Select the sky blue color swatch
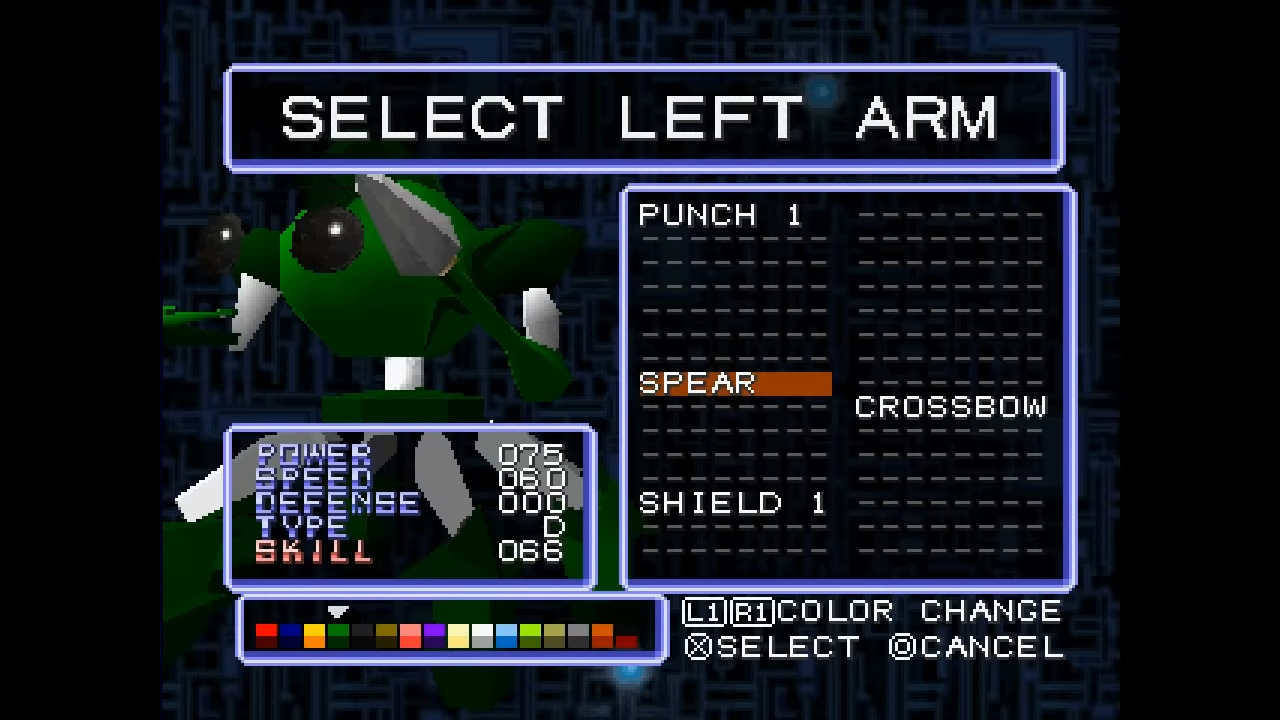 506,632
